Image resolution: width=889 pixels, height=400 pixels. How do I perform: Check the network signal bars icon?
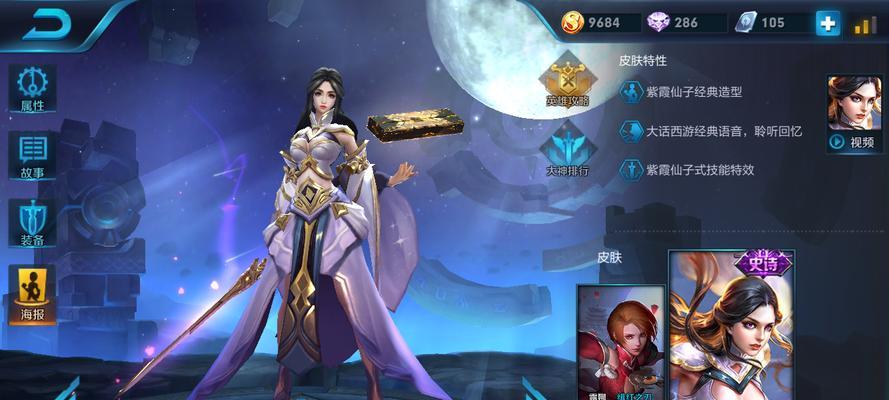tap(865, 25)
